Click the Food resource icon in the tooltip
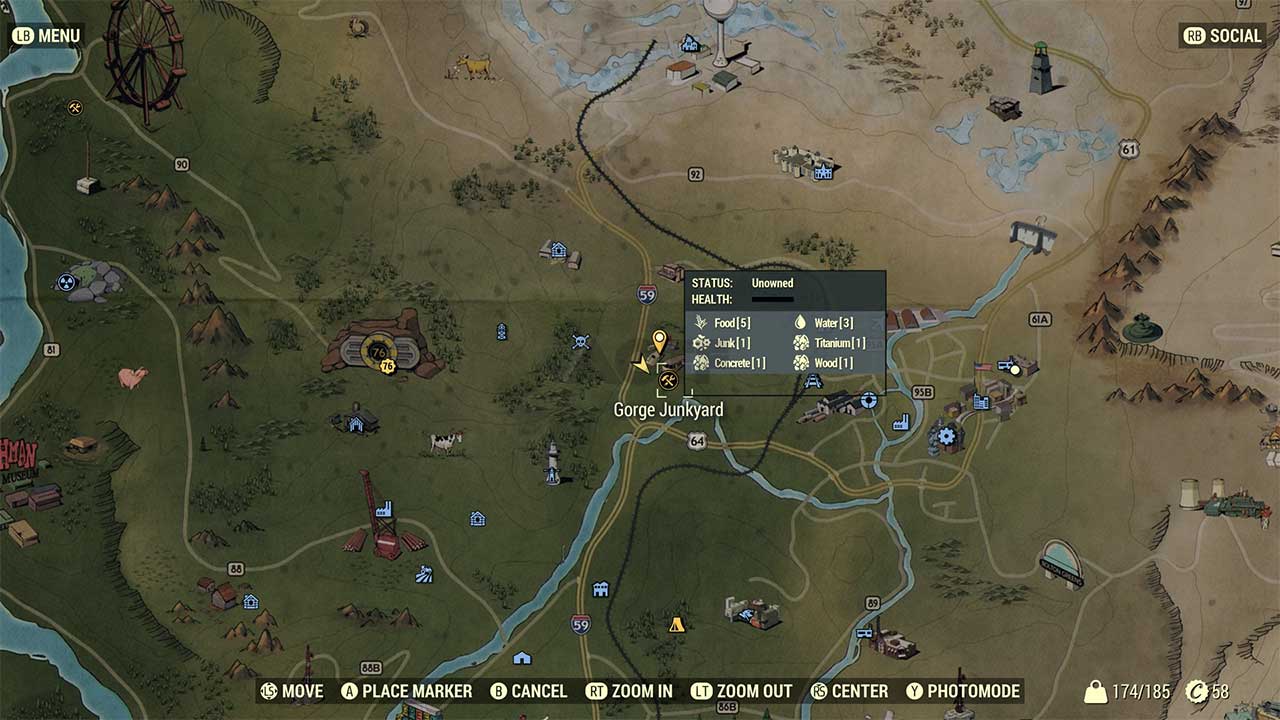Image resolution: width=1280 pixels, height=720 pixels. coord(698,322)
